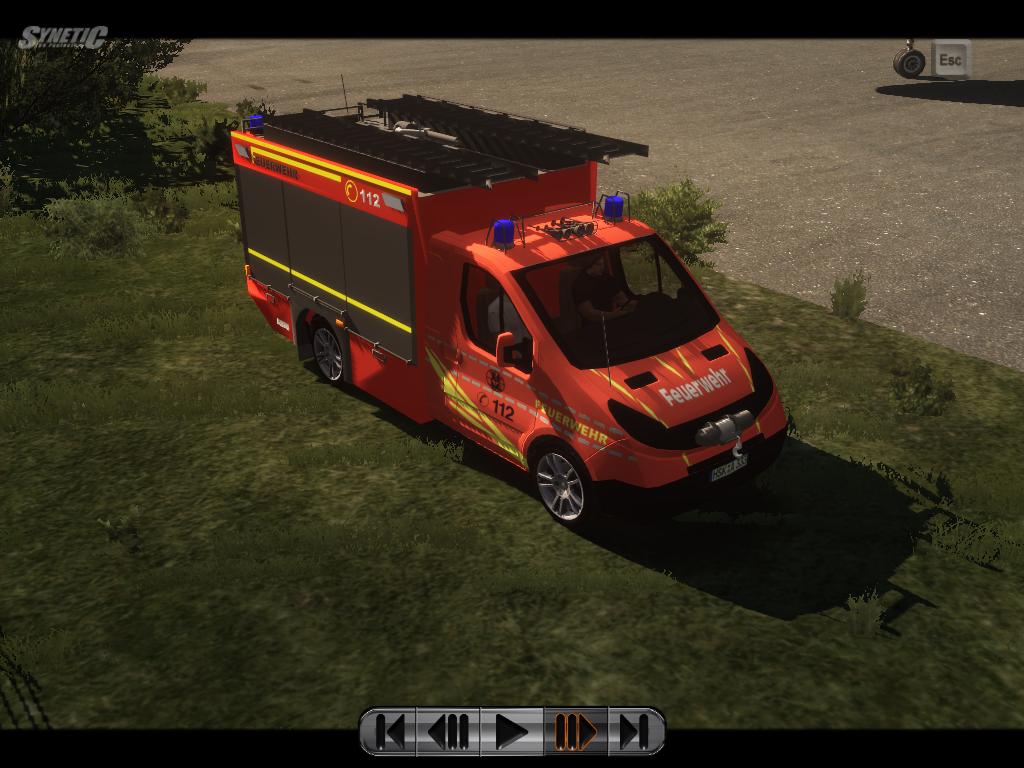Jump to the start of the replay

(390, 732)
